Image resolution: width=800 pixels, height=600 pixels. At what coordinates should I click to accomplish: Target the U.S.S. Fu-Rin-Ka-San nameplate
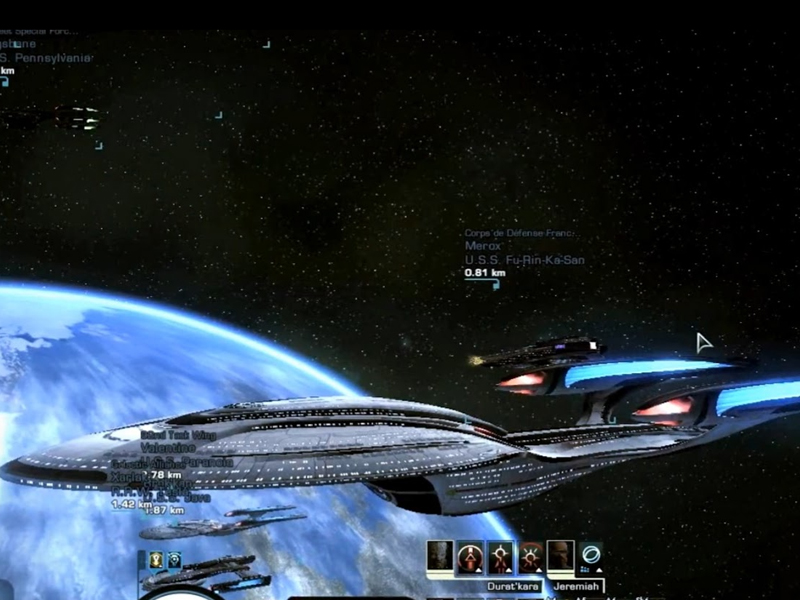(524, 260)
